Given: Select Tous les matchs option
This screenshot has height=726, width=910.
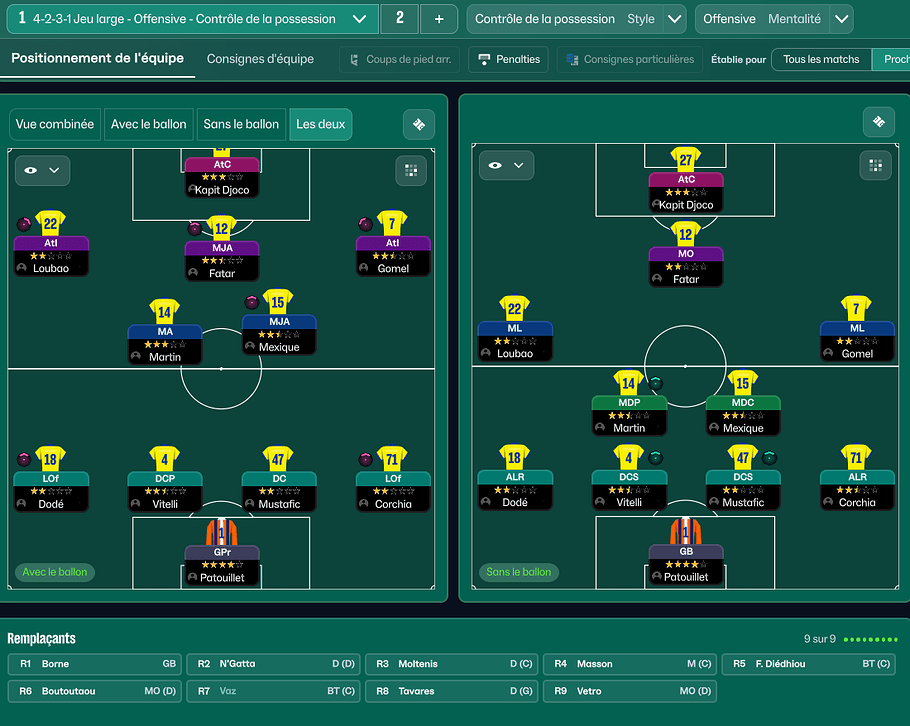Looking at the screenshot, I should 821,60.
